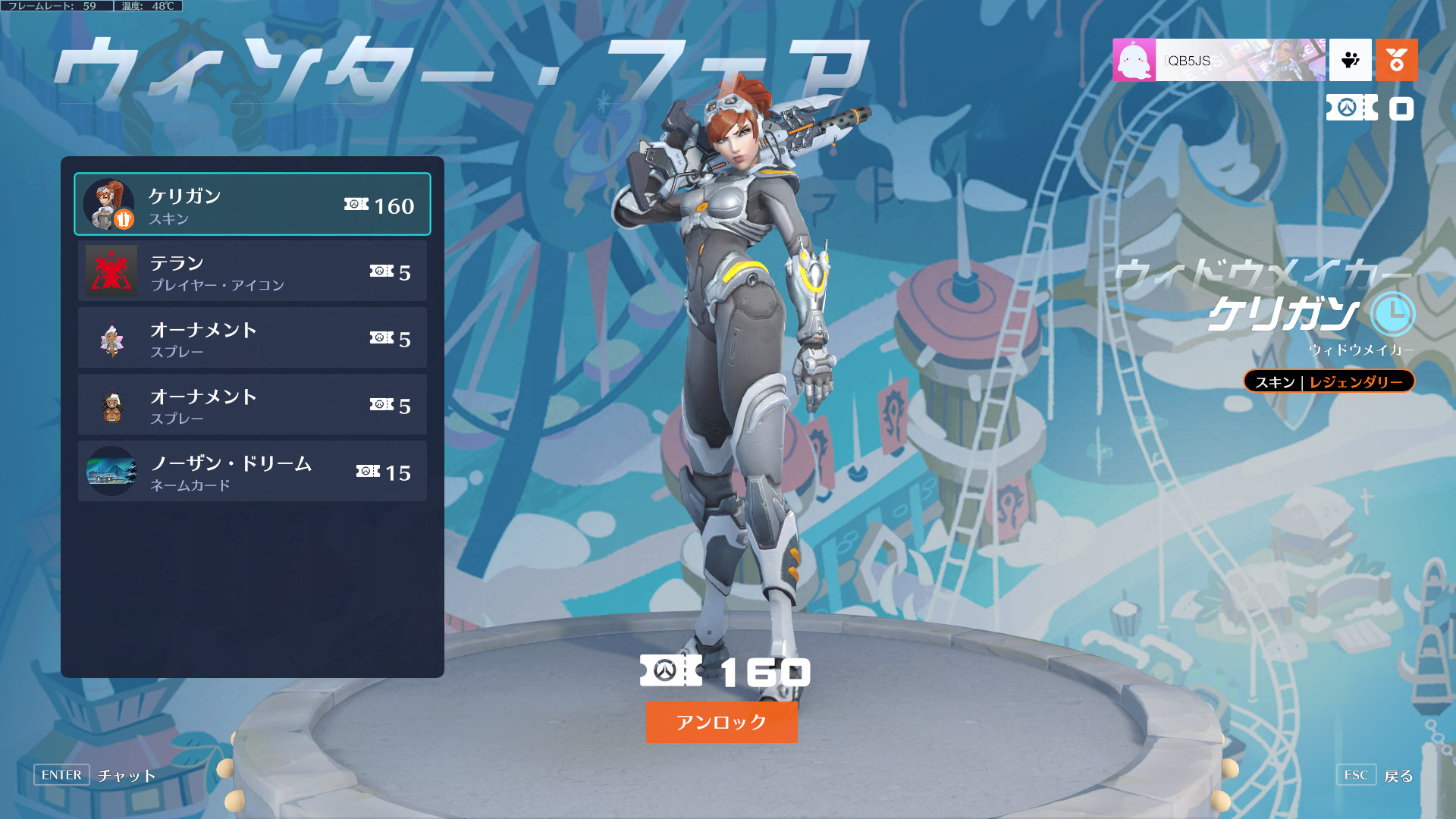
Task: Choose the テラン player icon row
Action: tap(252, 271)
